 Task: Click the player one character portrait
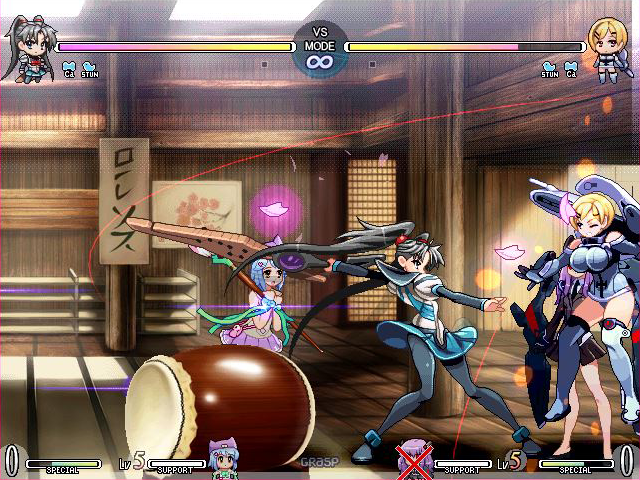[x=27, y=48]
